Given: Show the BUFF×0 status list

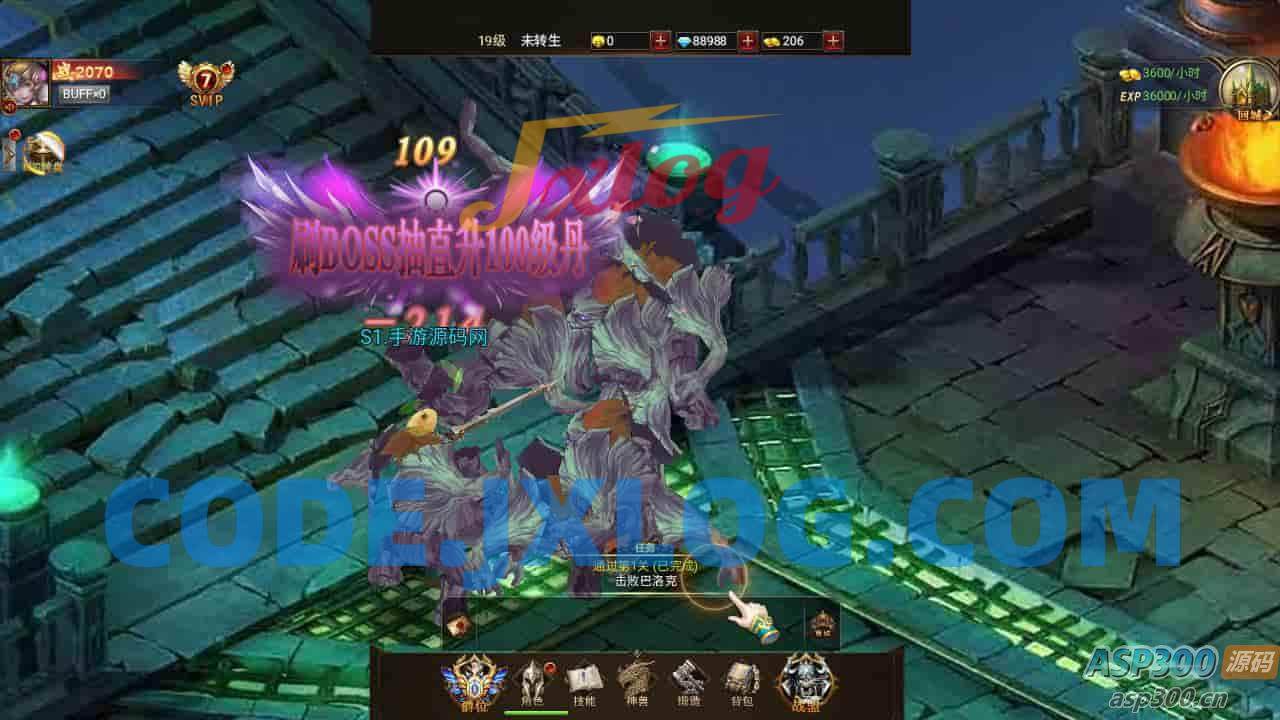Looking at the screenshot, I should click(x=84, y=94).
